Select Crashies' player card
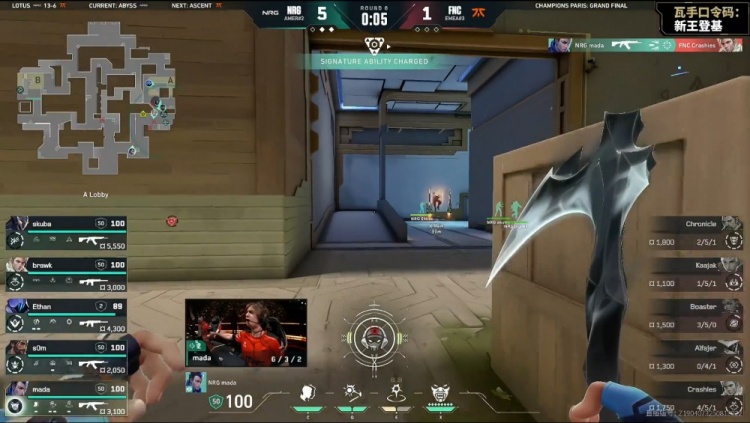This screenshot has height=423, width=750. point(697,397)
